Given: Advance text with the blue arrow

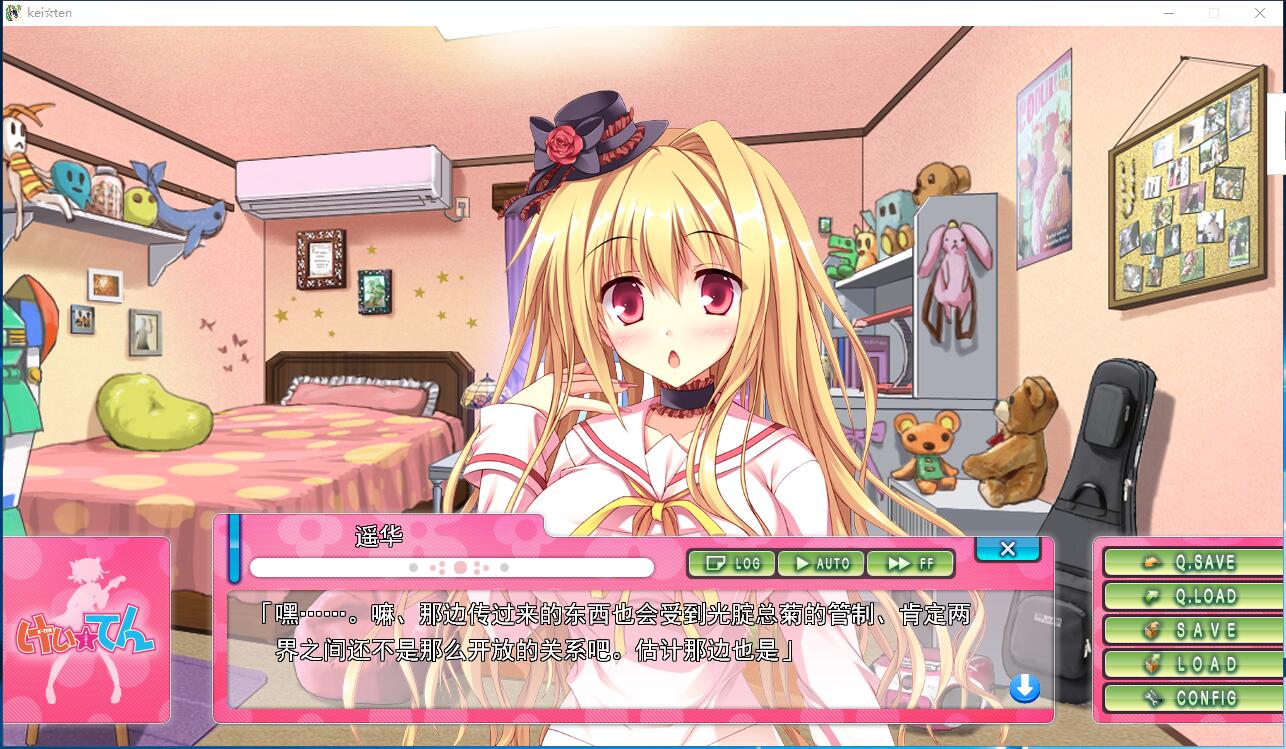Looking at the screenshot, I should (1024, 688).
